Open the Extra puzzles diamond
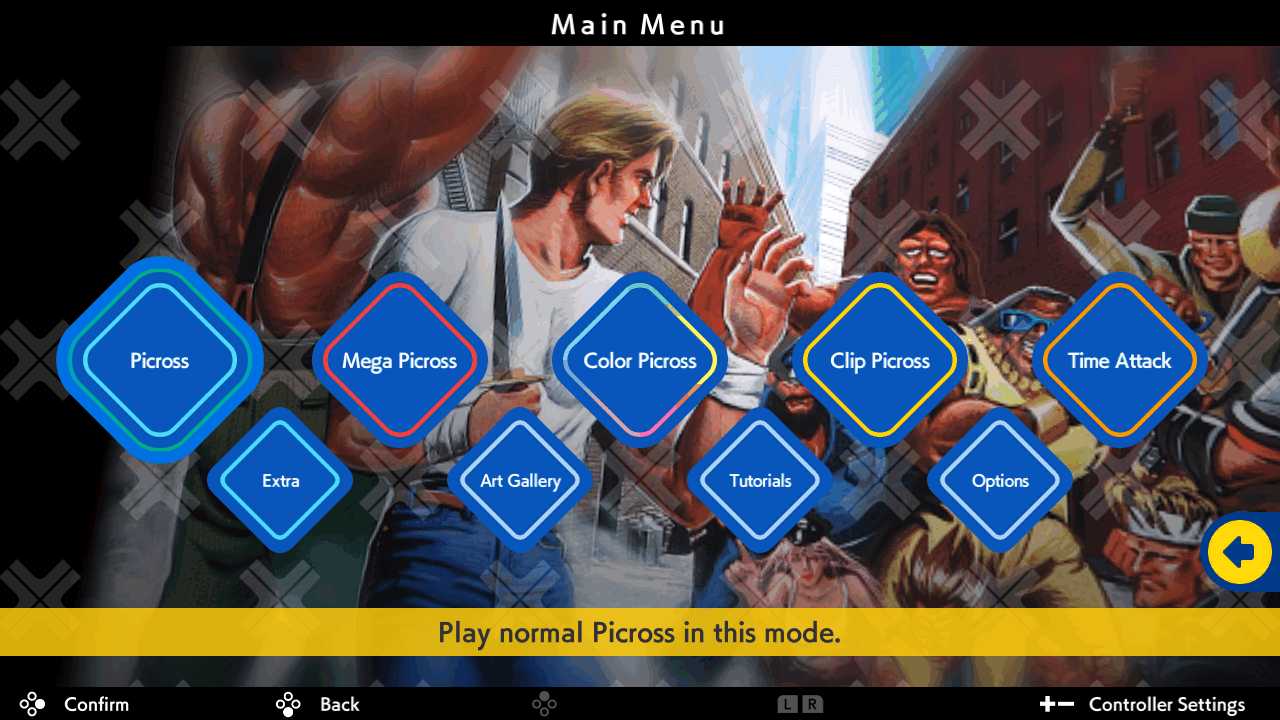Image resolution: width=1280 pixels, height=720 pixels. click(281, 481)
